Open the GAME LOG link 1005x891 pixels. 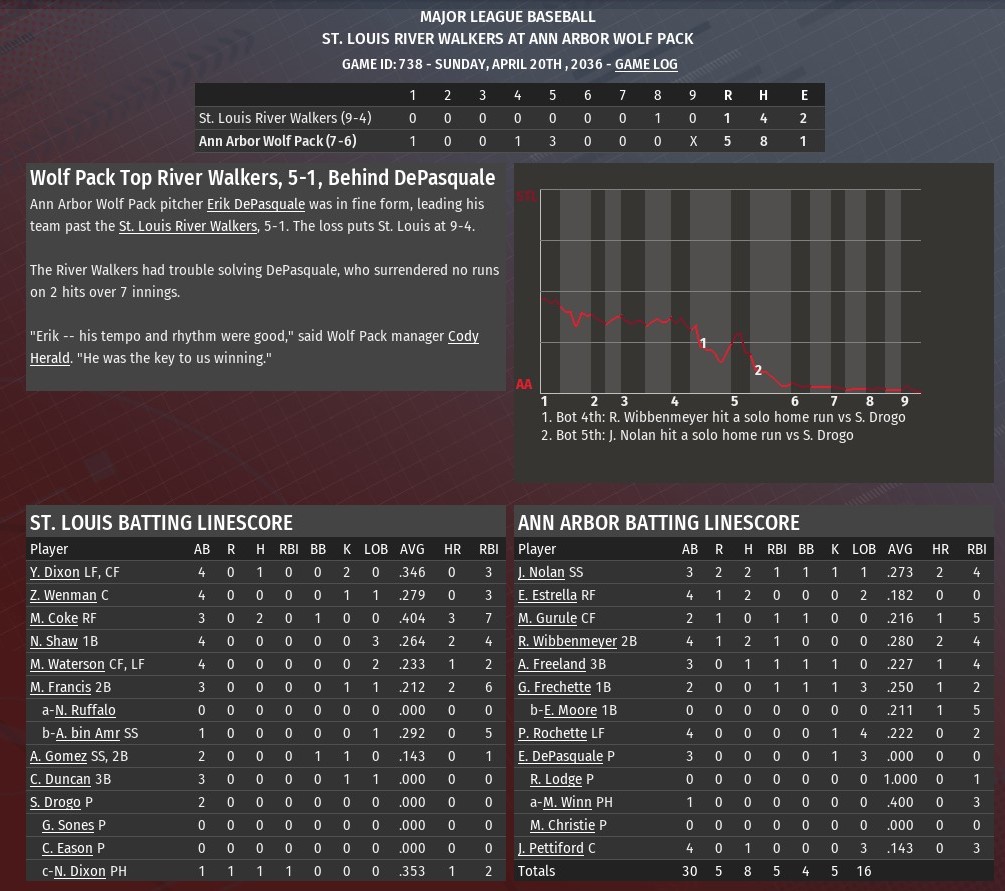point(646,64)
